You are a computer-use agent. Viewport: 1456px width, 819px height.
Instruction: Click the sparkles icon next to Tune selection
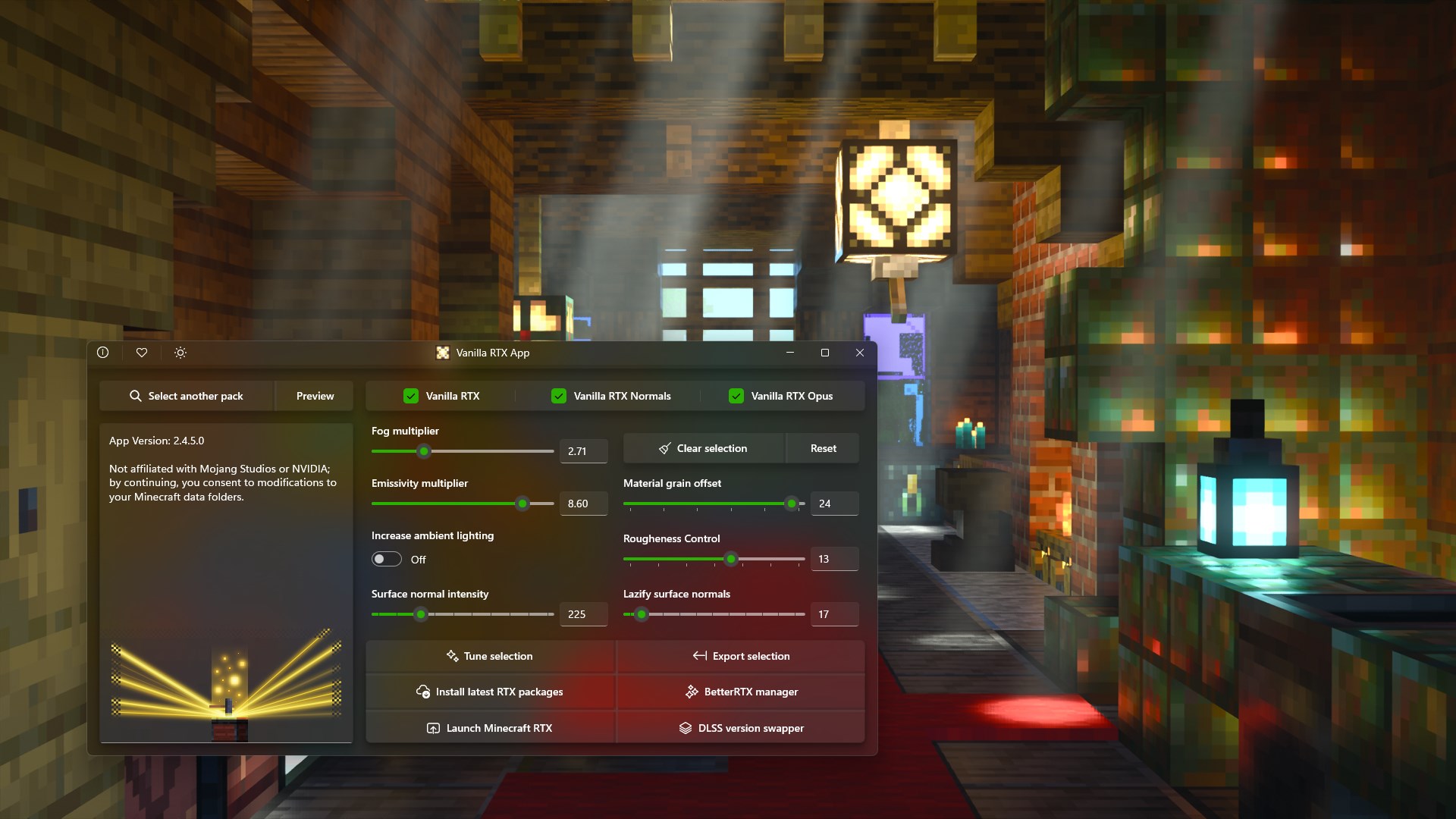click(453, 656)
